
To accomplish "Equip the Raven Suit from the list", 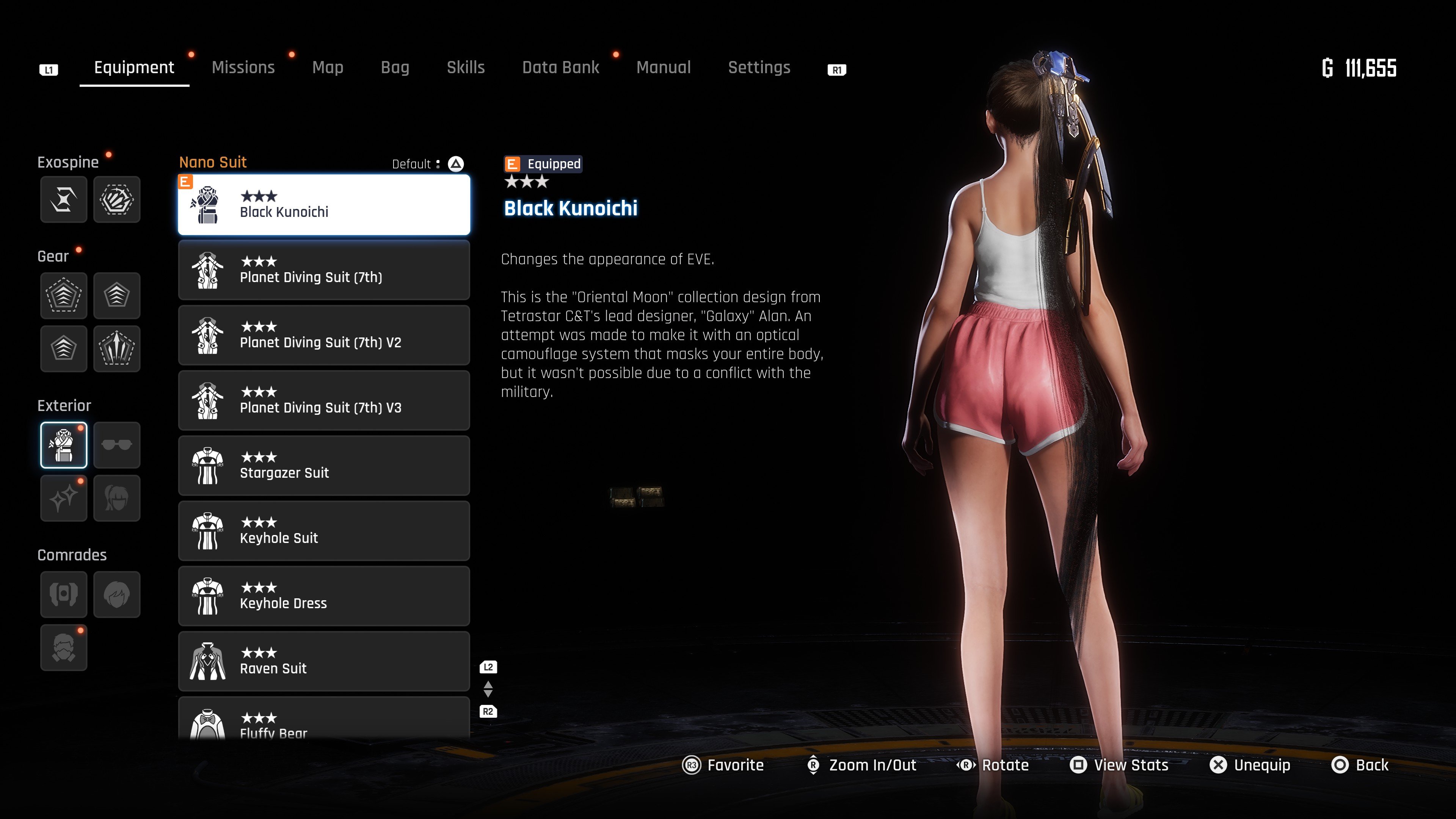I will (324, 661).
